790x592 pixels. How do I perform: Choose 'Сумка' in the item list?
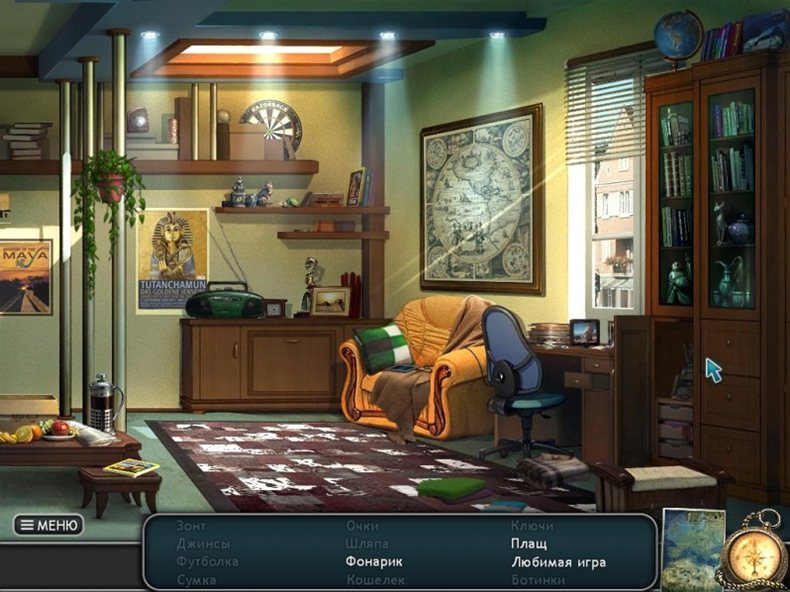[x=197, y=580]
